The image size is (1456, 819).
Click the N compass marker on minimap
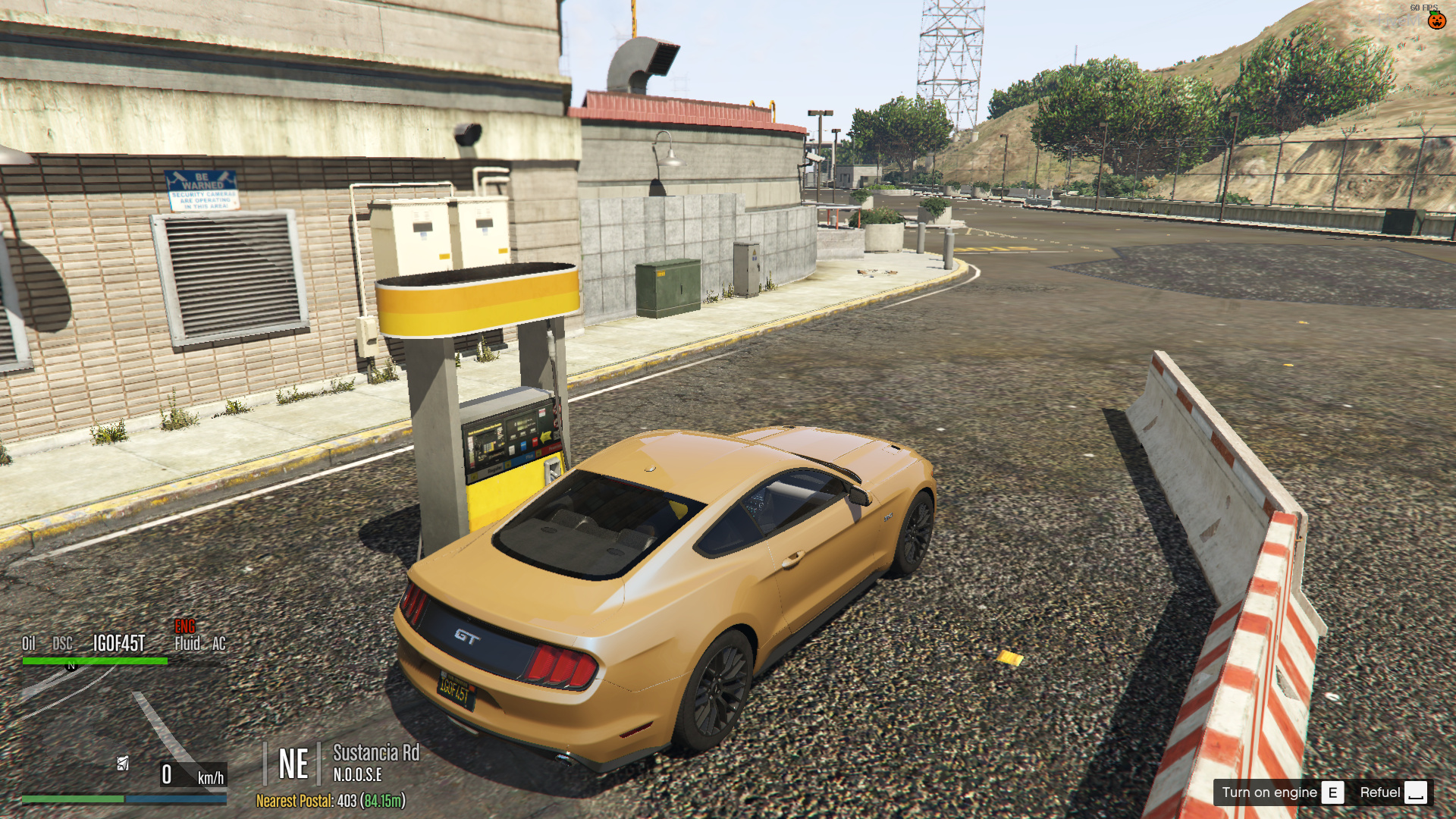71,667
